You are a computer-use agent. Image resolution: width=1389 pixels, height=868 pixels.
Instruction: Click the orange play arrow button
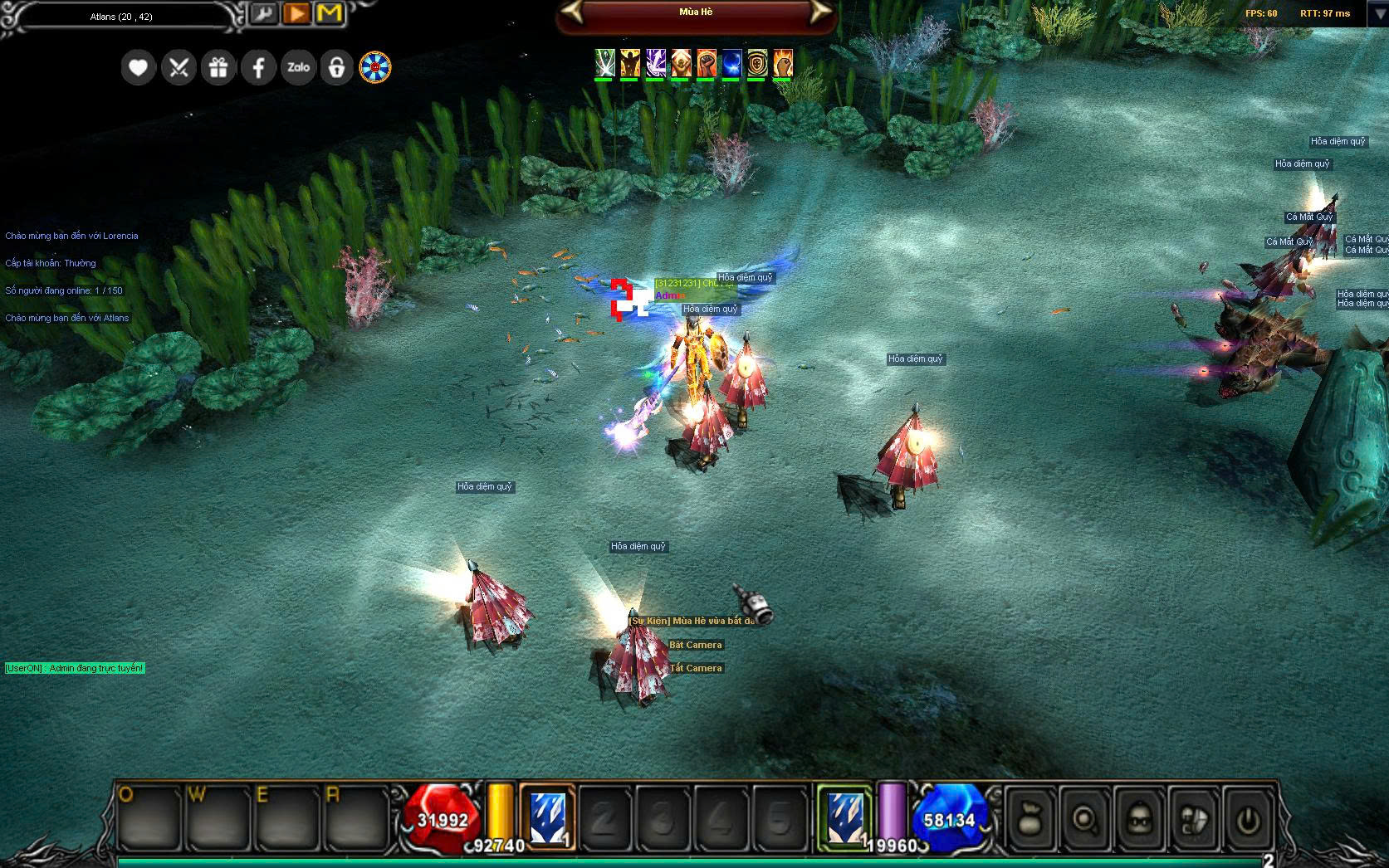click(x=296, y=14)
